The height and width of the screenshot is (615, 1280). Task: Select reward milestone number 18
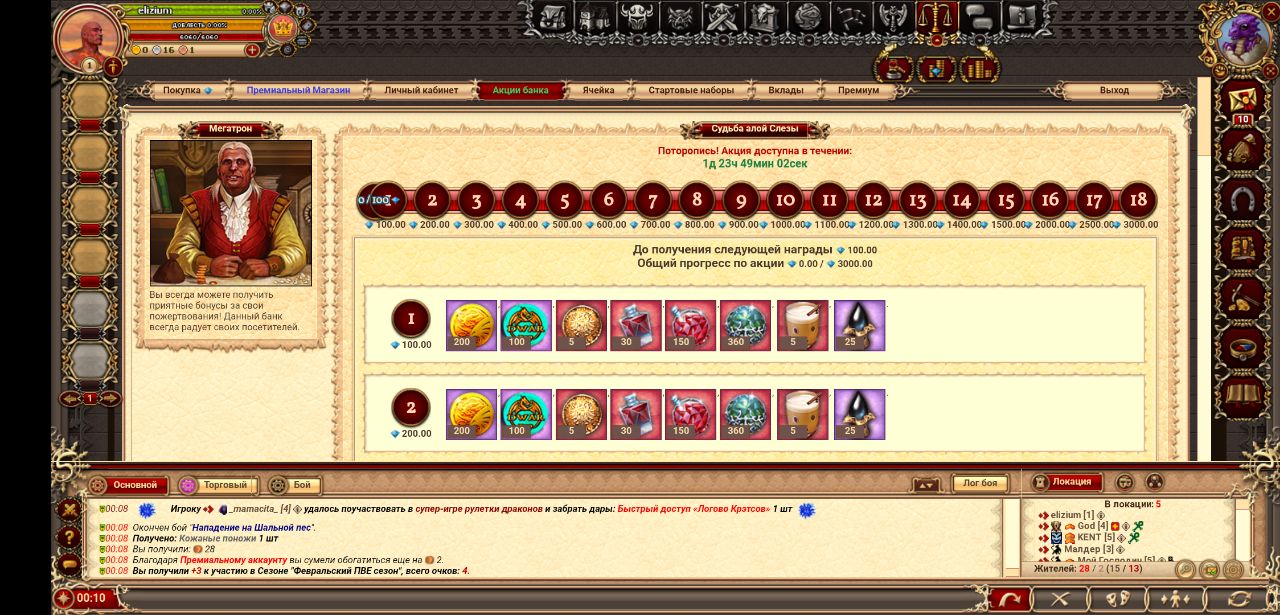(x=1138, y=200)
